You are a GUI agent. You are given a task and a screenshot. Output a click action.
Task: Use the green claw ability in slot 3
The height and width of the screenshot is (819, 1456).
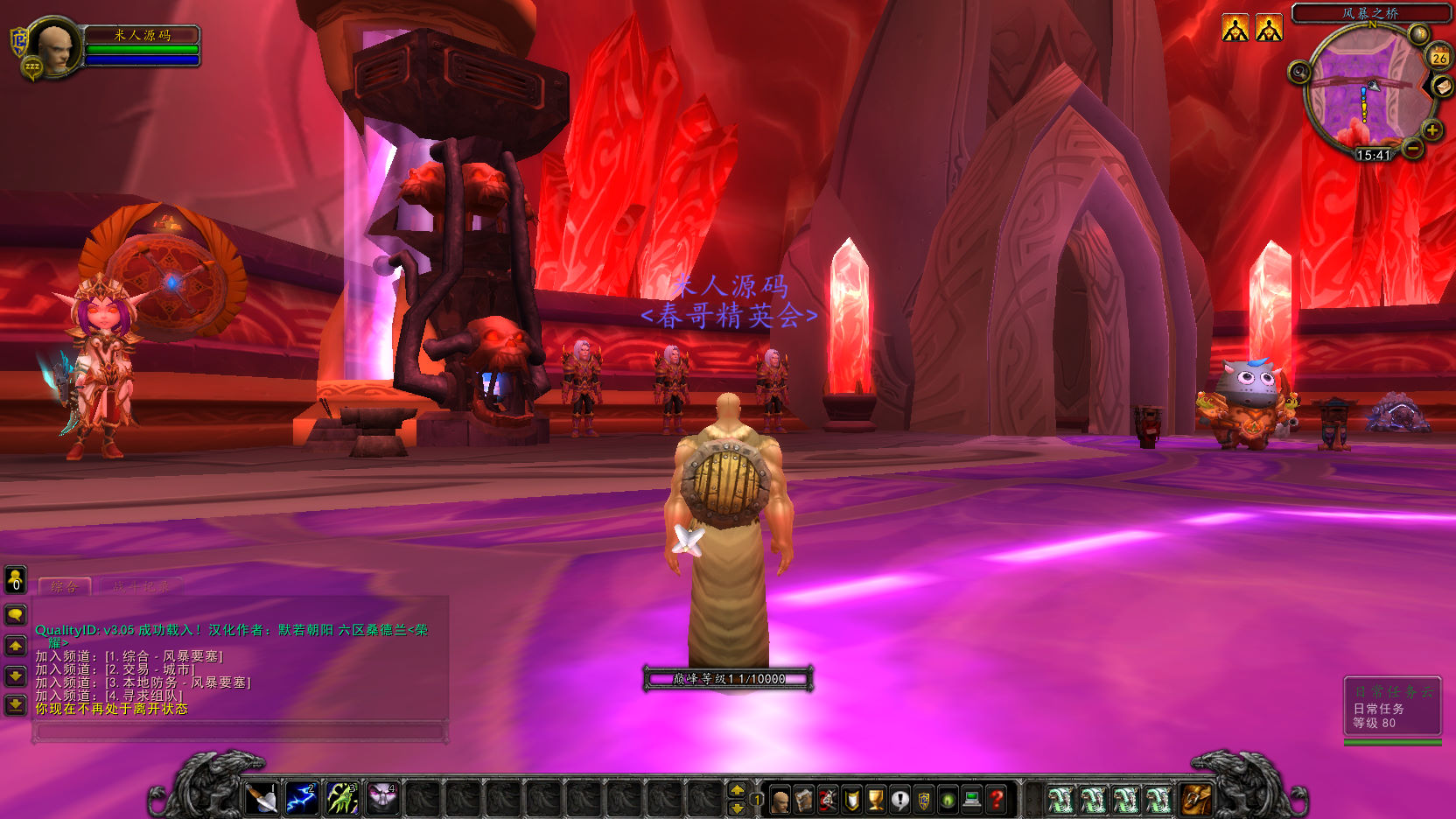point(342,798)
